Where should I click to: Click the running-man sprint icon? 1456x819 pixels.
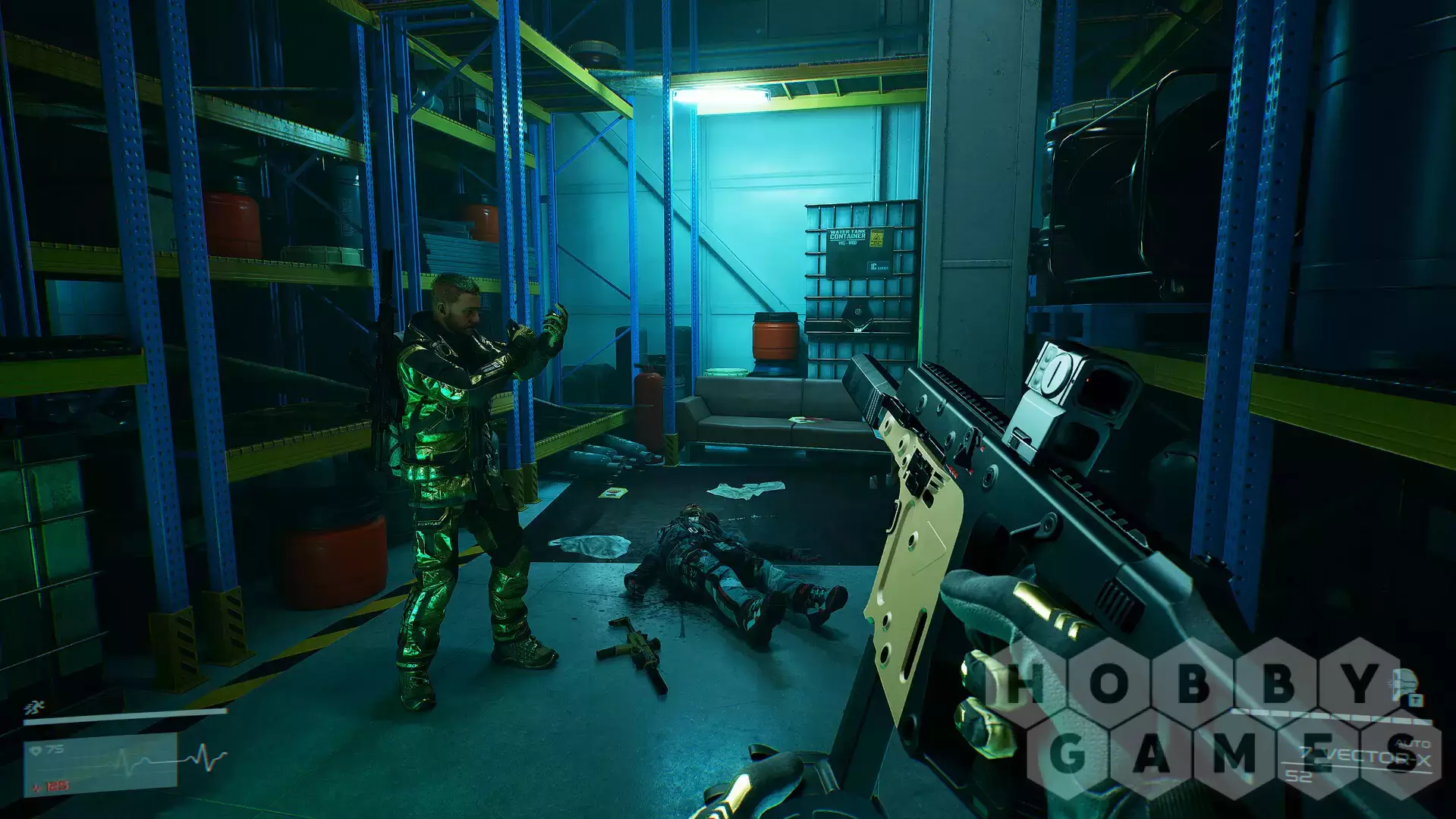click(33, 708)
